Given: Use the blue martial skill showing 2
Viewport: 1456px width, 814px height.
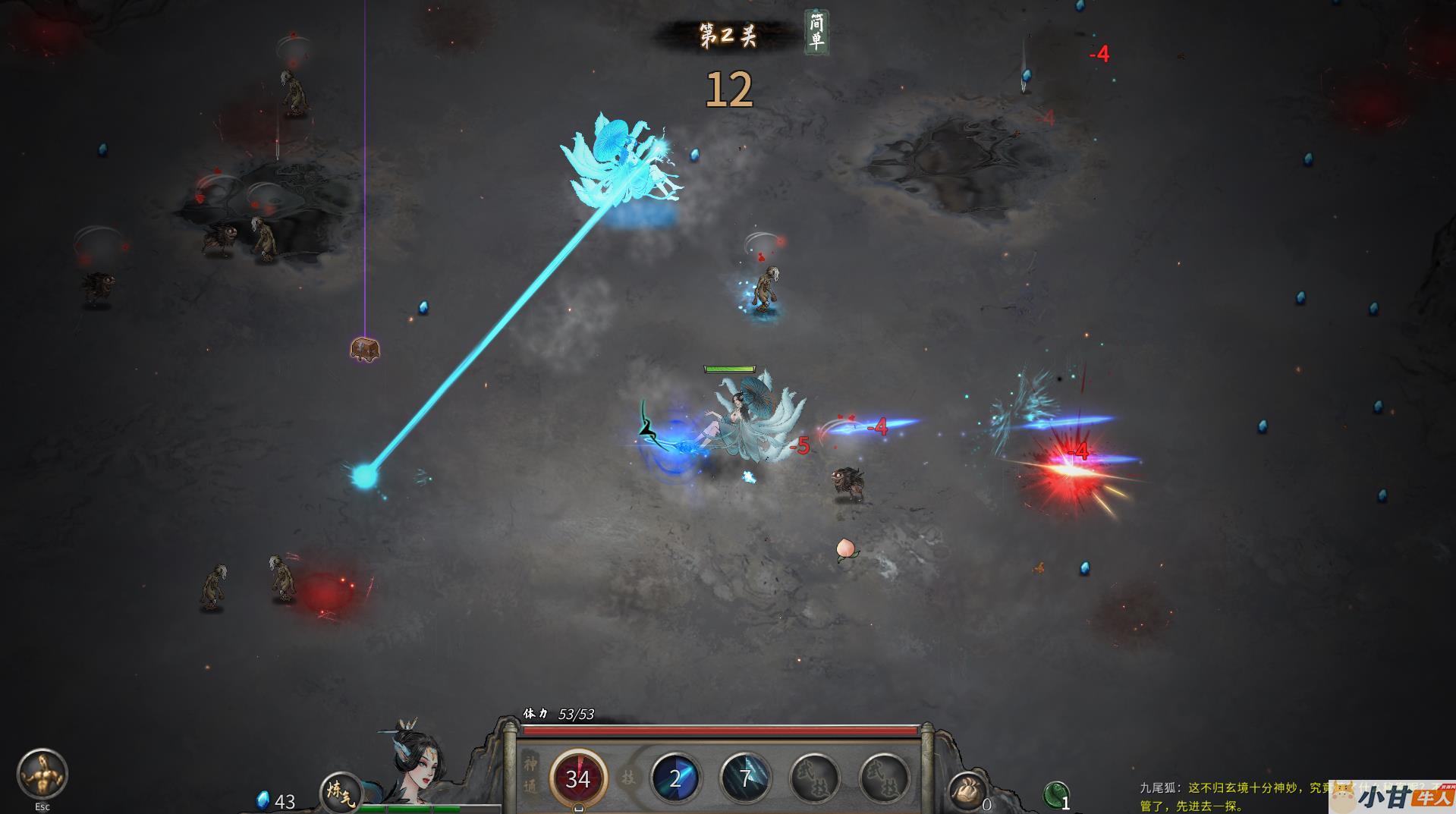Looking at the screenshot, I should click(x=675, y=778).
